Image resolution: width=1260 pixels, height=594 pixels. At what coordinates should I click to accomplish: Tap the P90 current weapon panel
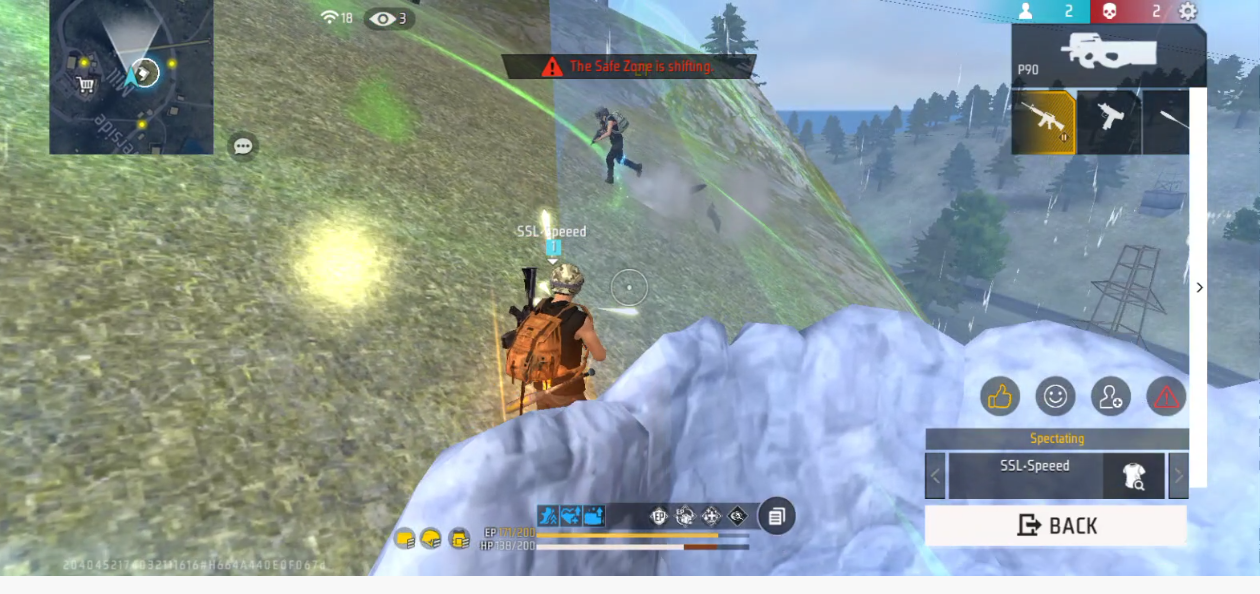coord(1107,53)
